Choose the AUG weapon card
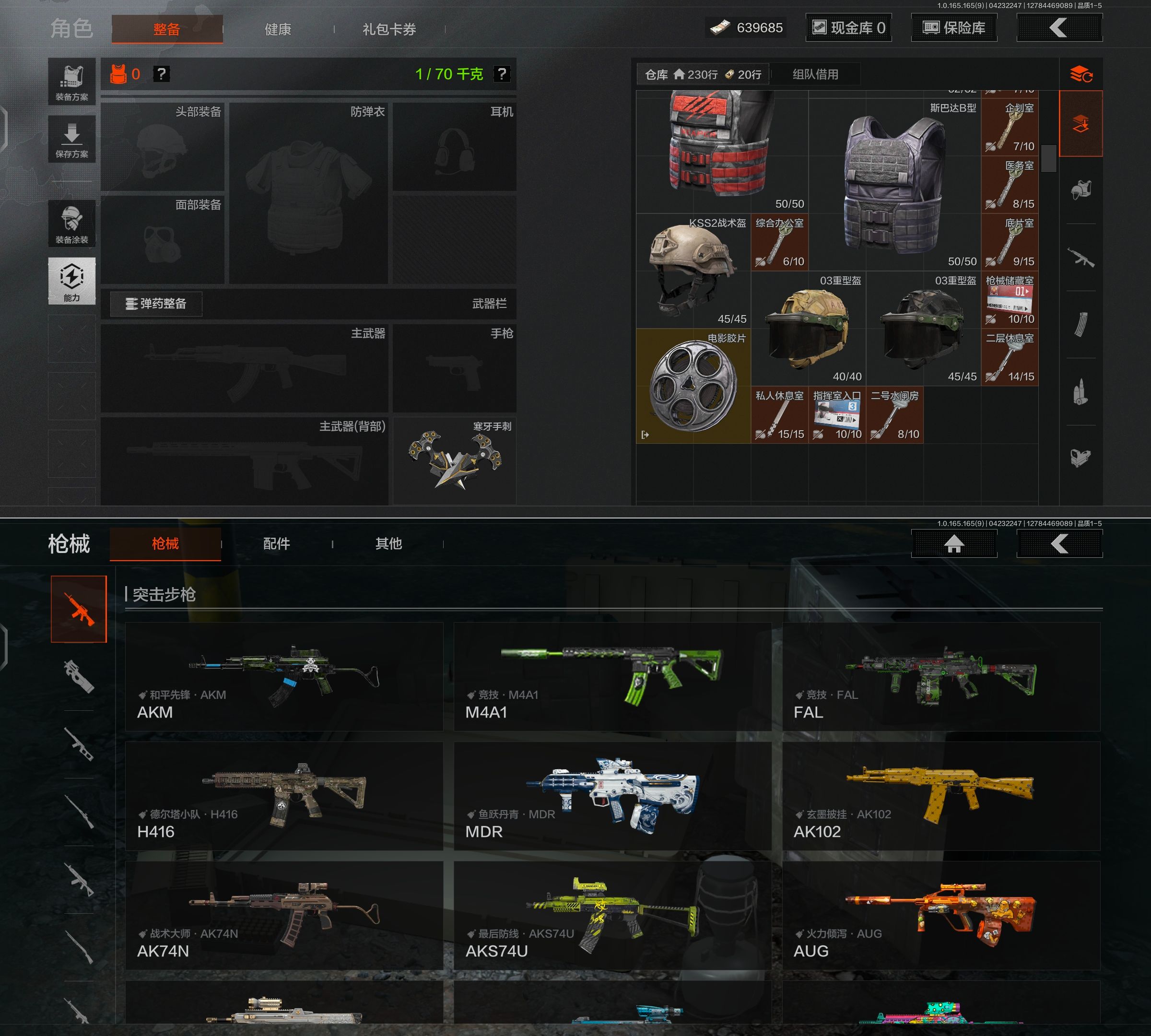 941,915
